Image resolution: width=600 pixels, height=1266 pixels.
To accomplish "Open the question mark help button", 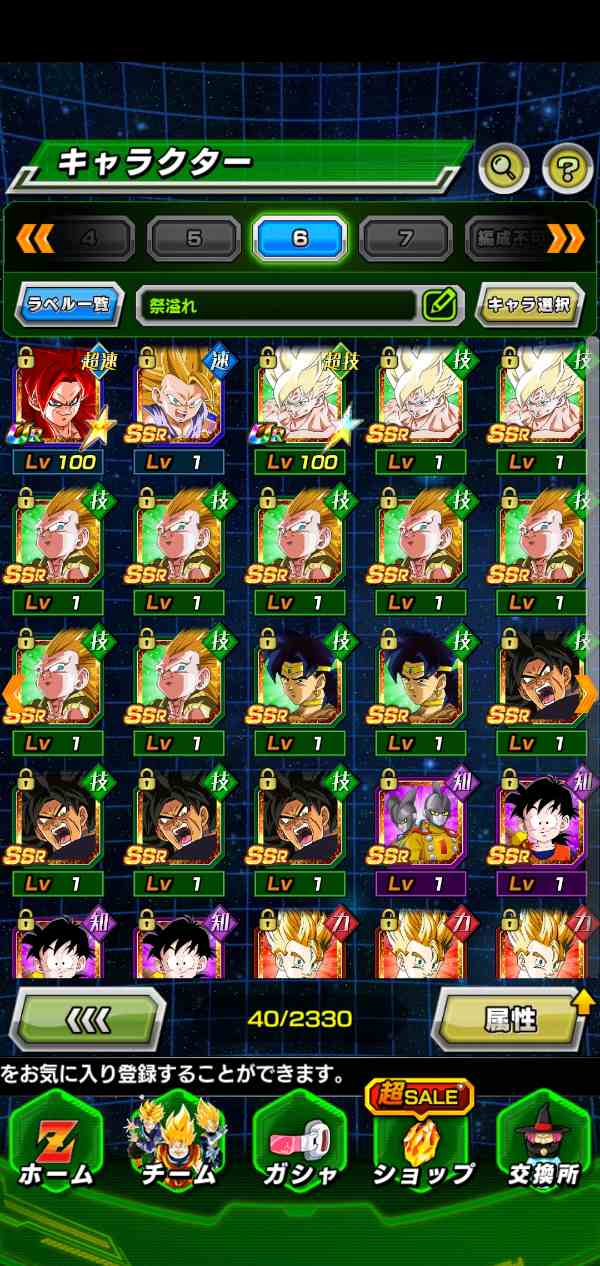I will [x=567, y=168].
